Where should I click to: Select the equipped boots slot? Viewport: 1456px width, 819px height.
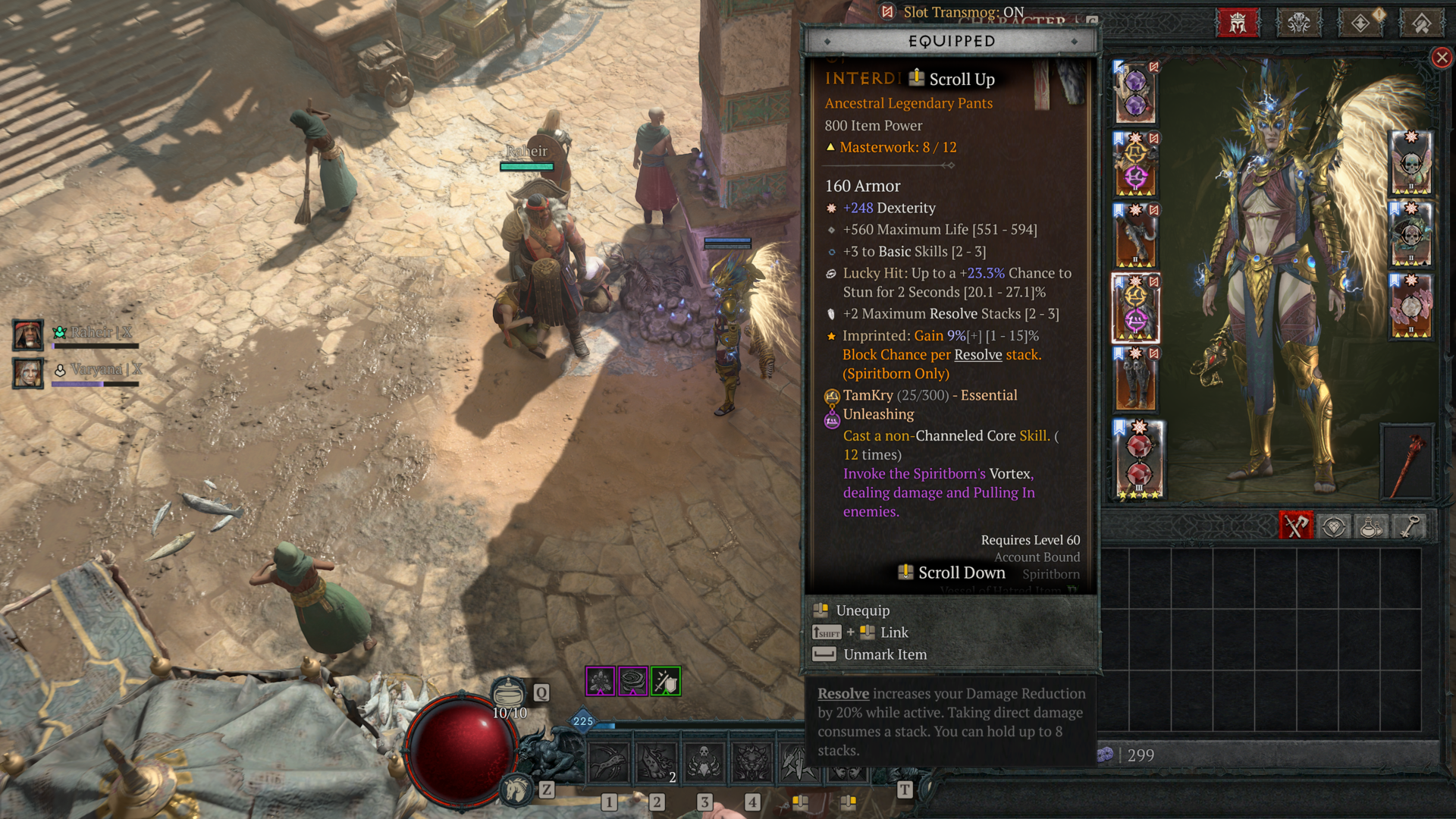pos(1135,381)
